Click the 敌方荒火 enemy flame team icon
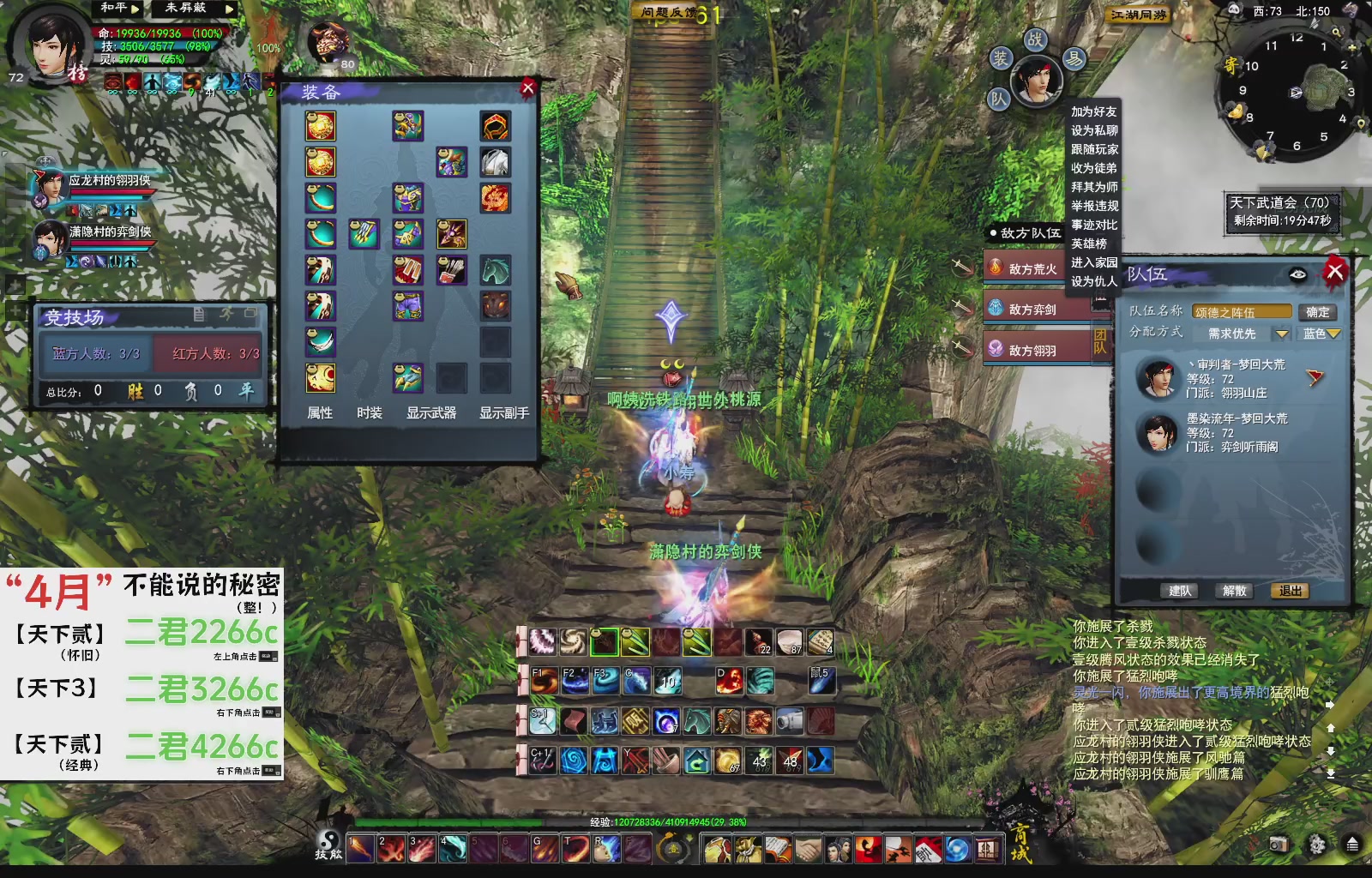The image size is (1372, 878). pos(996,268)
